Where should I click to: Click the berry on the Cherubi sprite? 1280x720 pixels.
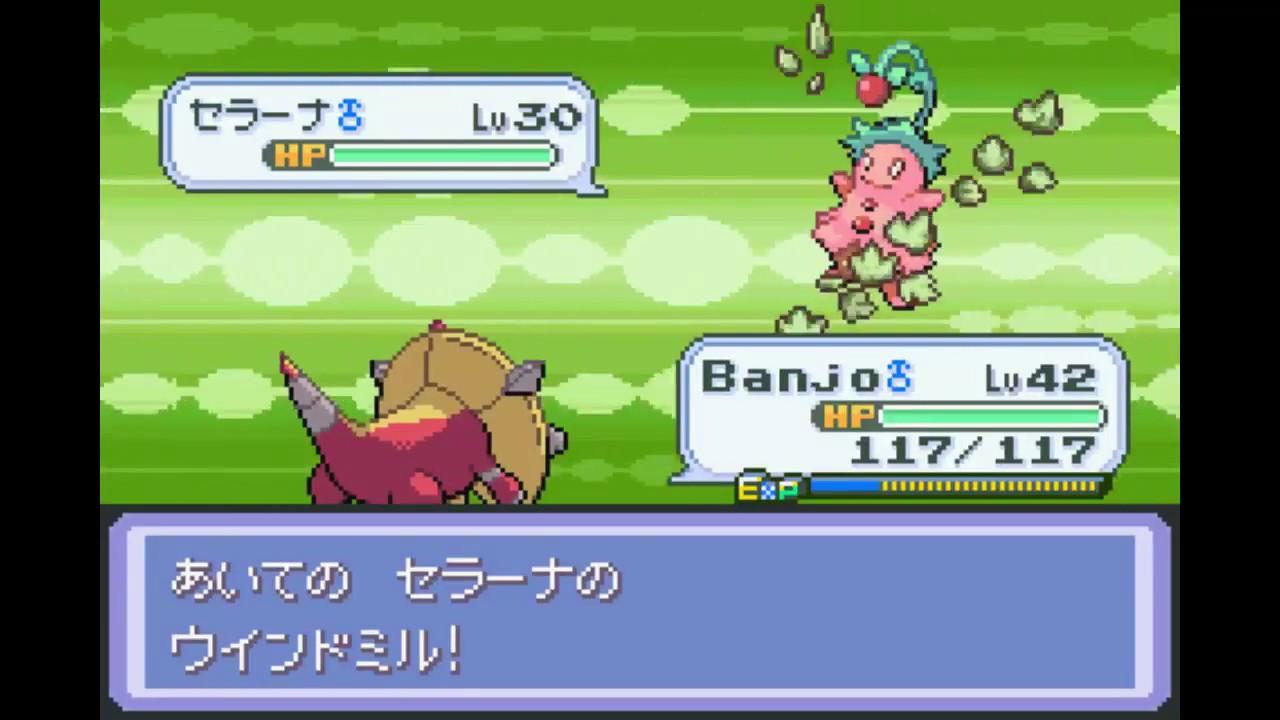872,88
